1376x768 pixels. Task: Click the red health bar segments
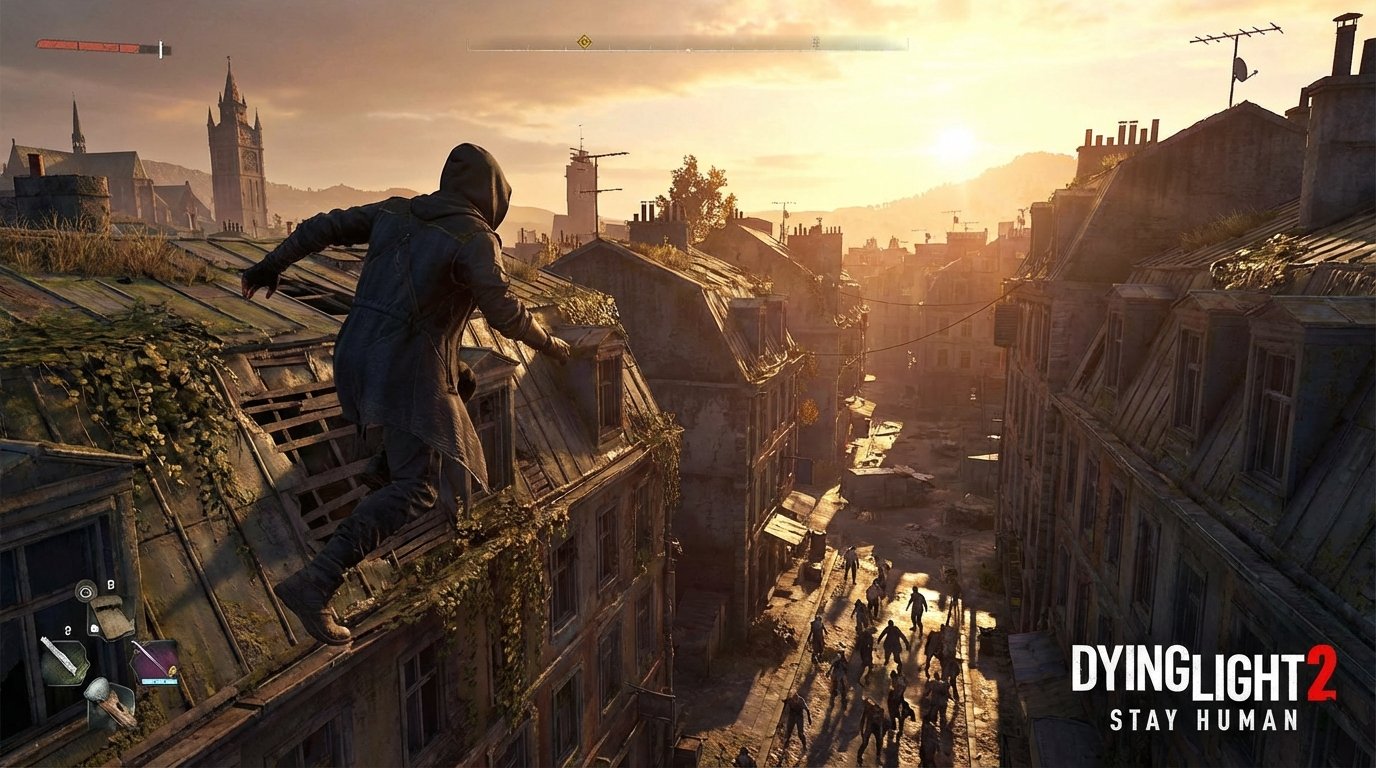(90, 45)
